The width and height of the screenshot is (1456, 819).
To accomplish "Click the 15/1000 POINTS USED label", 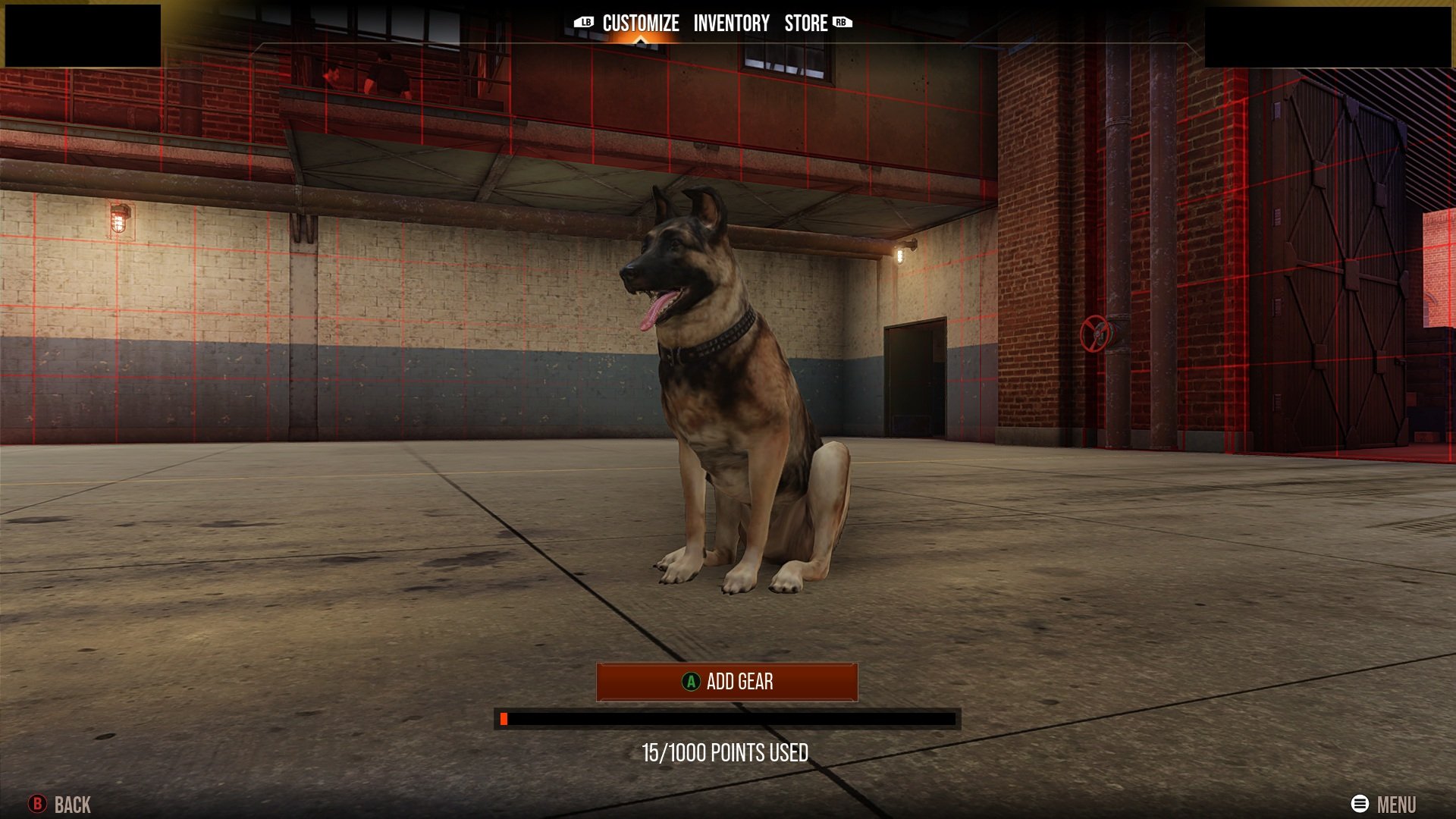I will pos(727,754).
